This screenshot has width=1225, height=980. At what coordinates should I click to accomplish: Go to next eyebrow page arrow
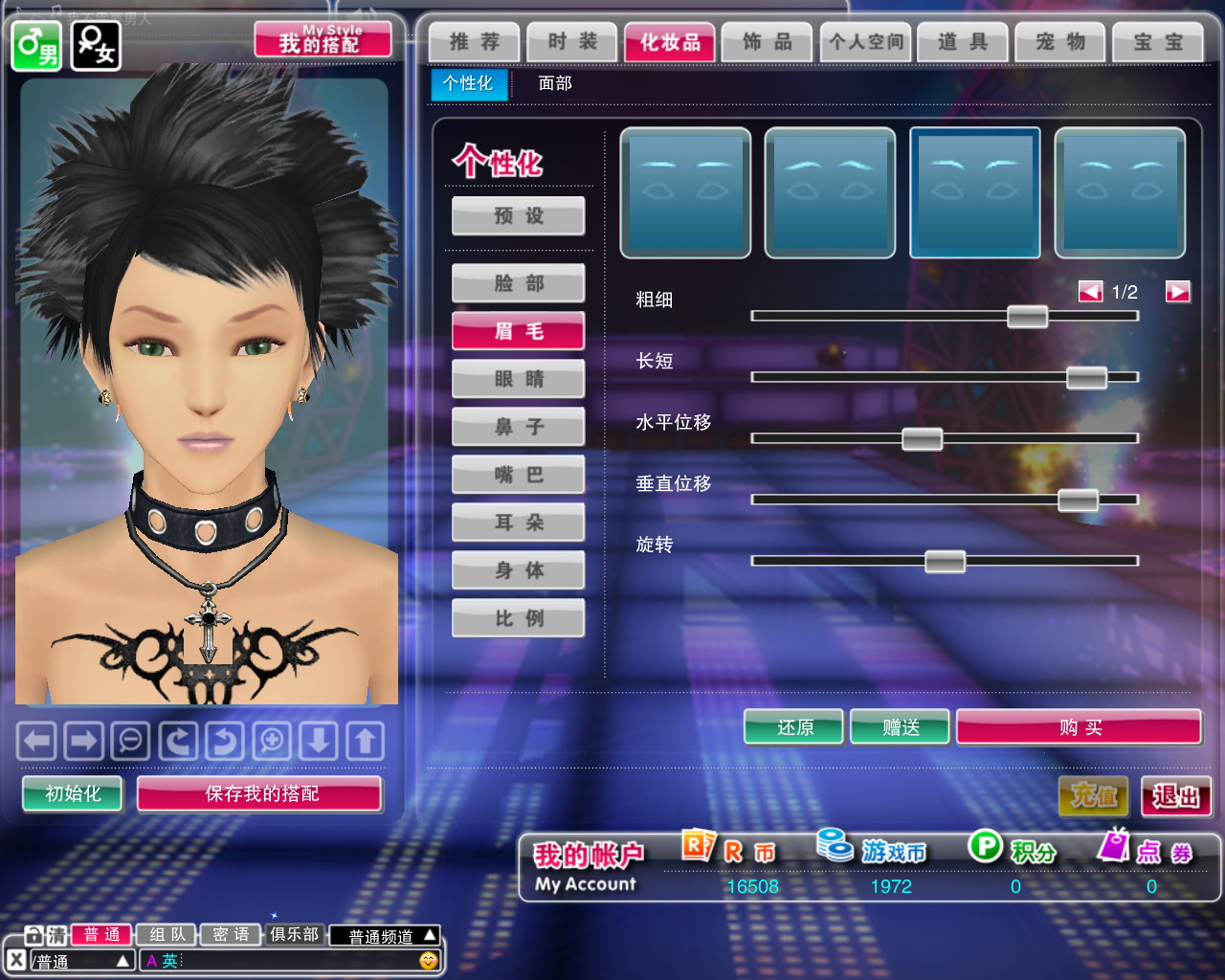pyautogui.click(x=1178, y=292)
